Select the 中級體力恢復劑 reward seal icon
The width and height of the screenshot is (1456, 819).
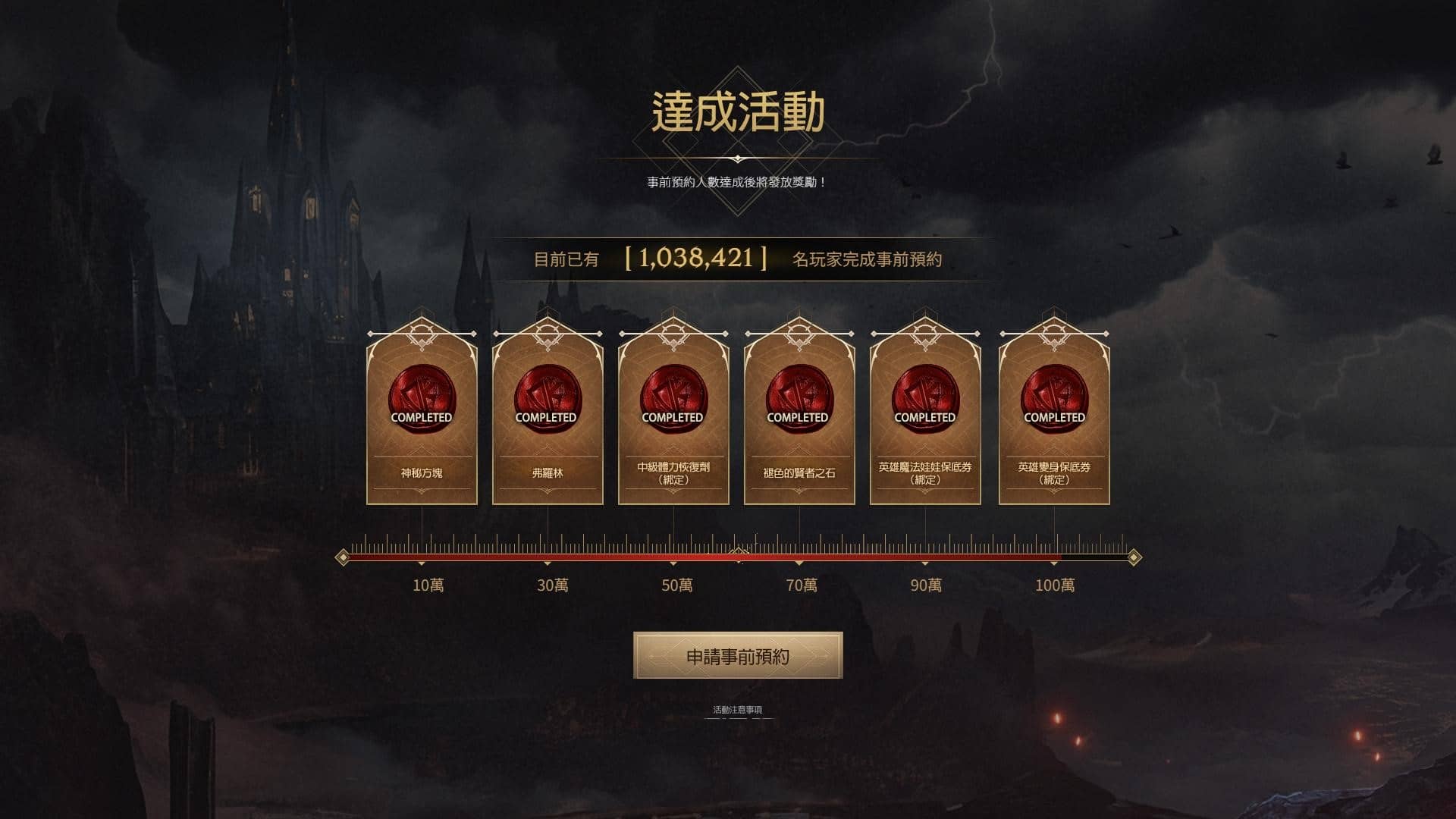(x=674, y=398)
